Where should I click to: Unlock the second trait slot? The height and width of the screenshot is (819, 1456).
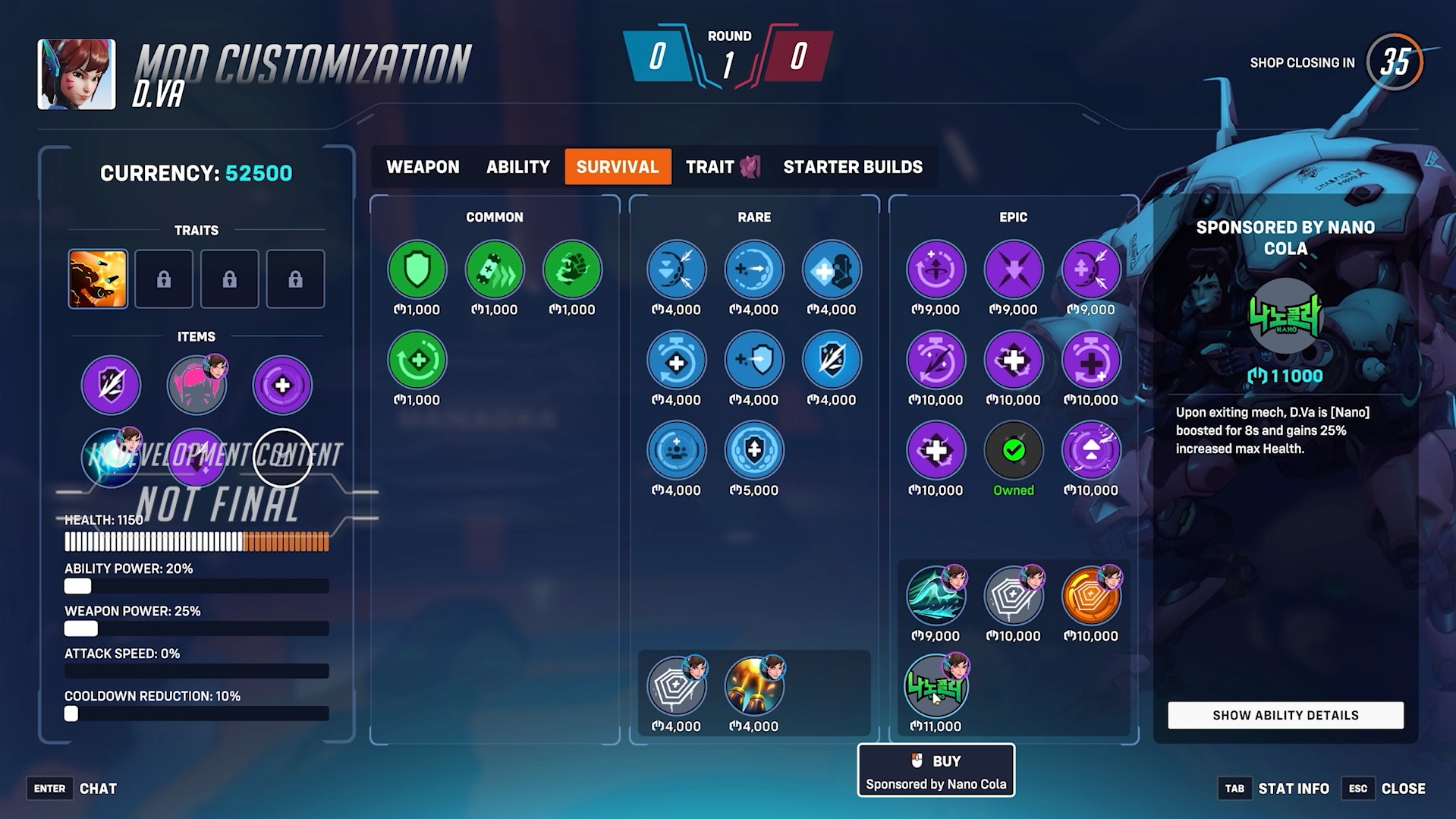pos(164,279)
